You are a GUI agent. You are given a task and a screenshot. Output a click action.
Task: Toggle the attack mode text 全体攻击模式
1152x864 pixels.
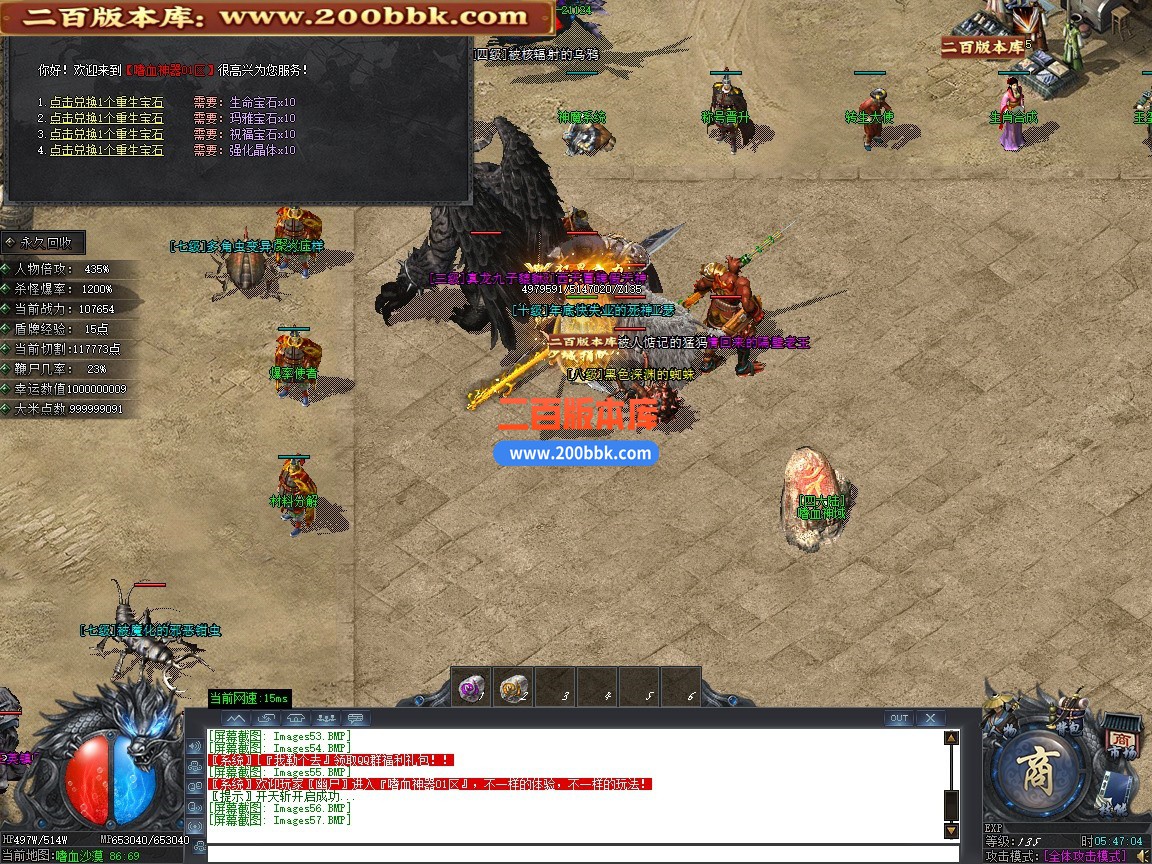click(x=1085, y=856)
